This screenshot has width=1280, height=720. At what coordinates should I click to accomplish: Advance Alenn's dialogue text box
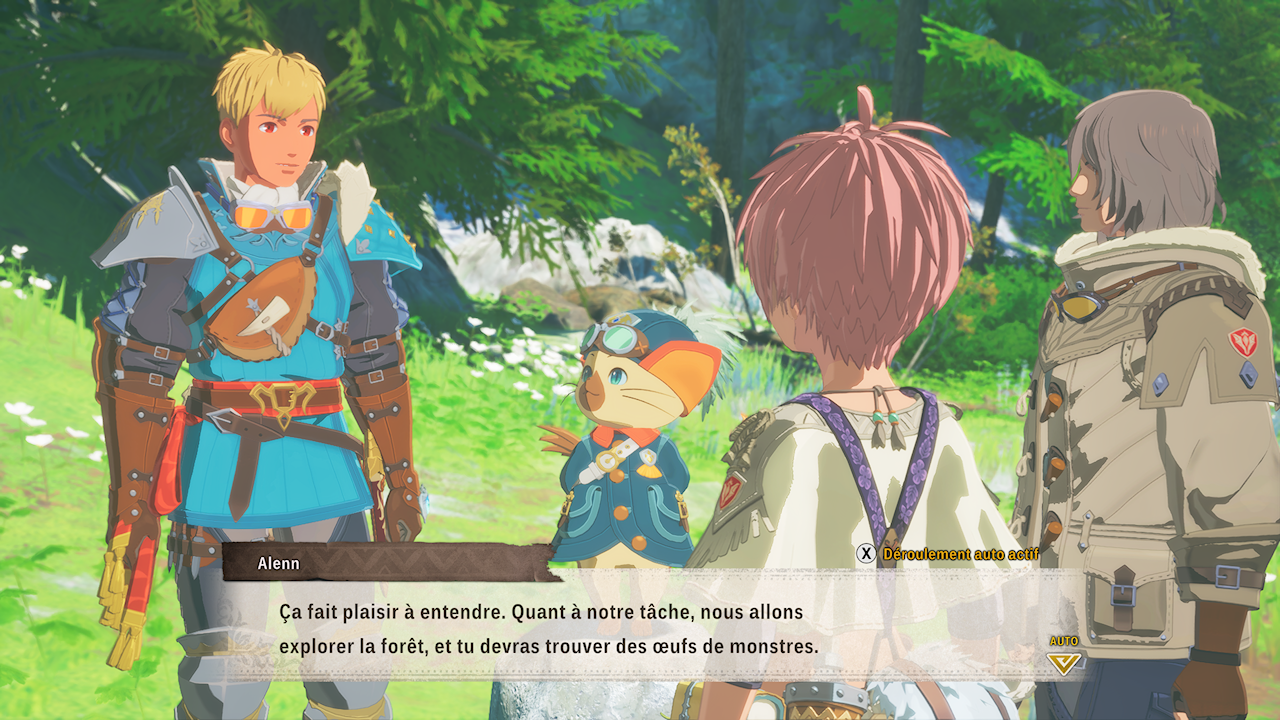coord(640,628)
